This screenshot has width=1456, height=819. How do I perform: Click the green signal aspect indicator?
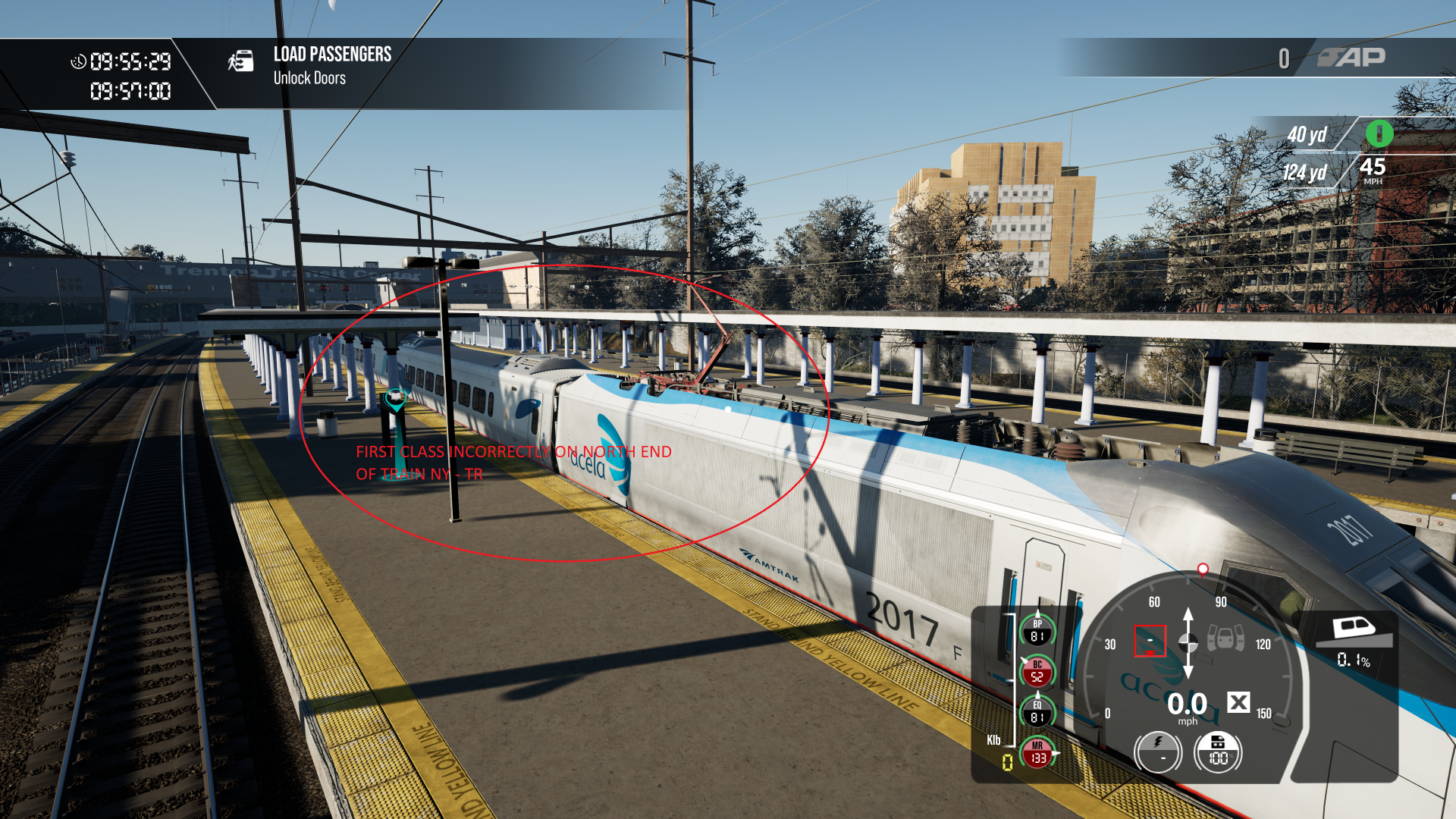click(x=1379, y=134)
